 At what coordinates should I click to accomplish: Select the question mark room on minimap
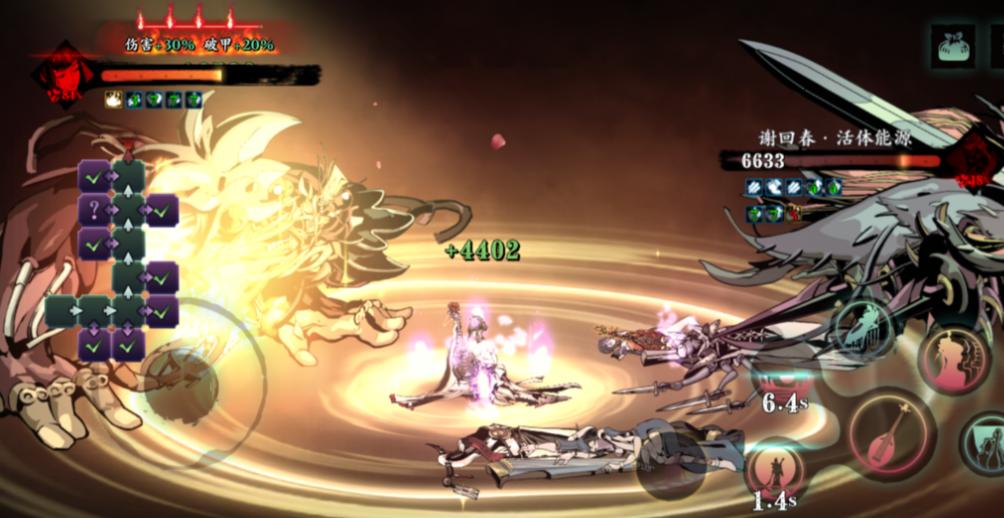click(94, 211)
